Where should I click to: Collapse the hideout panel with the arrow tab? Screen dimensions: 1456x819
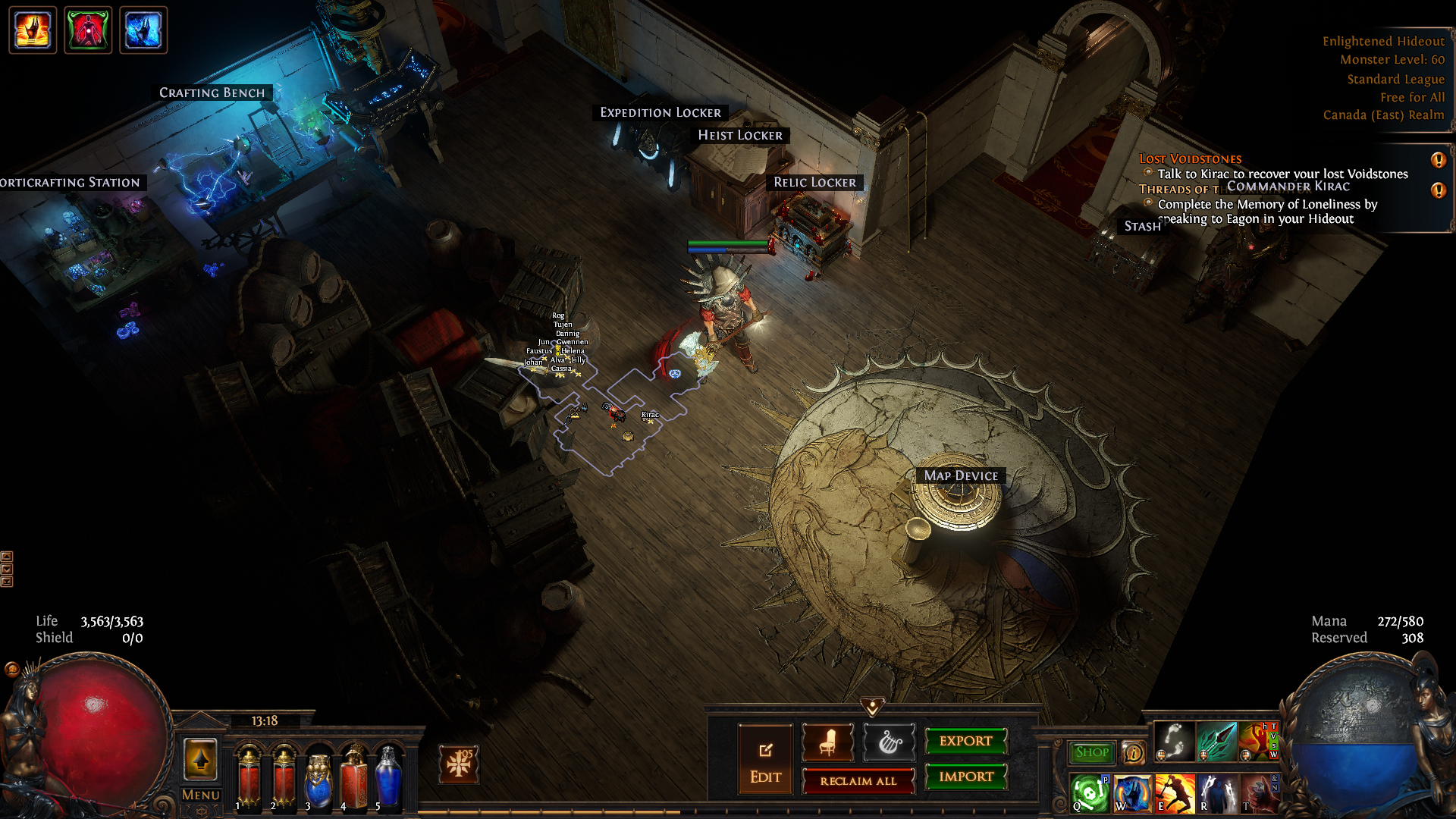tap(872, 707)
